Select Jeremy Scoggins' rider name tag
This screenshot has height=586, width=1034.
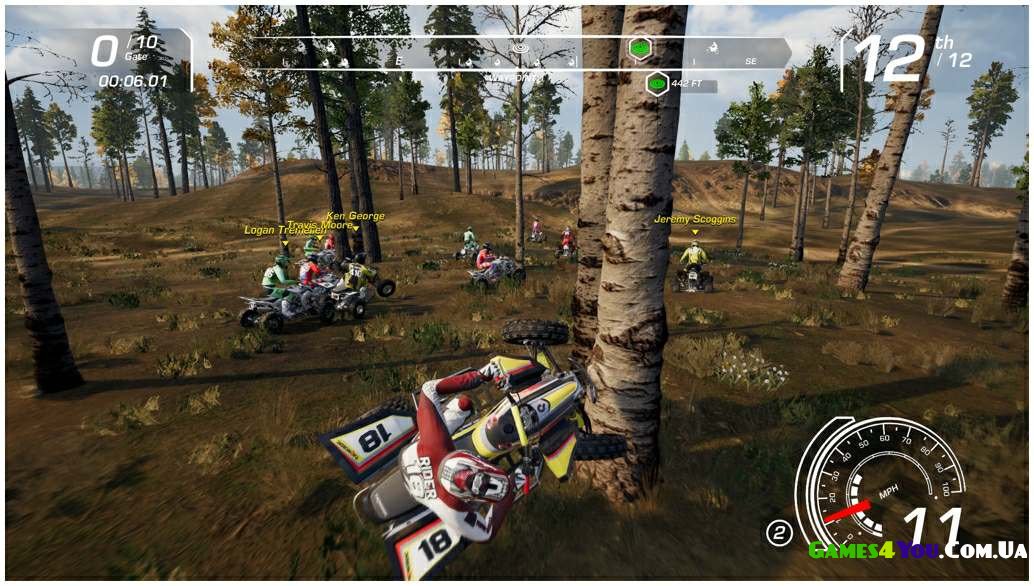694,219
